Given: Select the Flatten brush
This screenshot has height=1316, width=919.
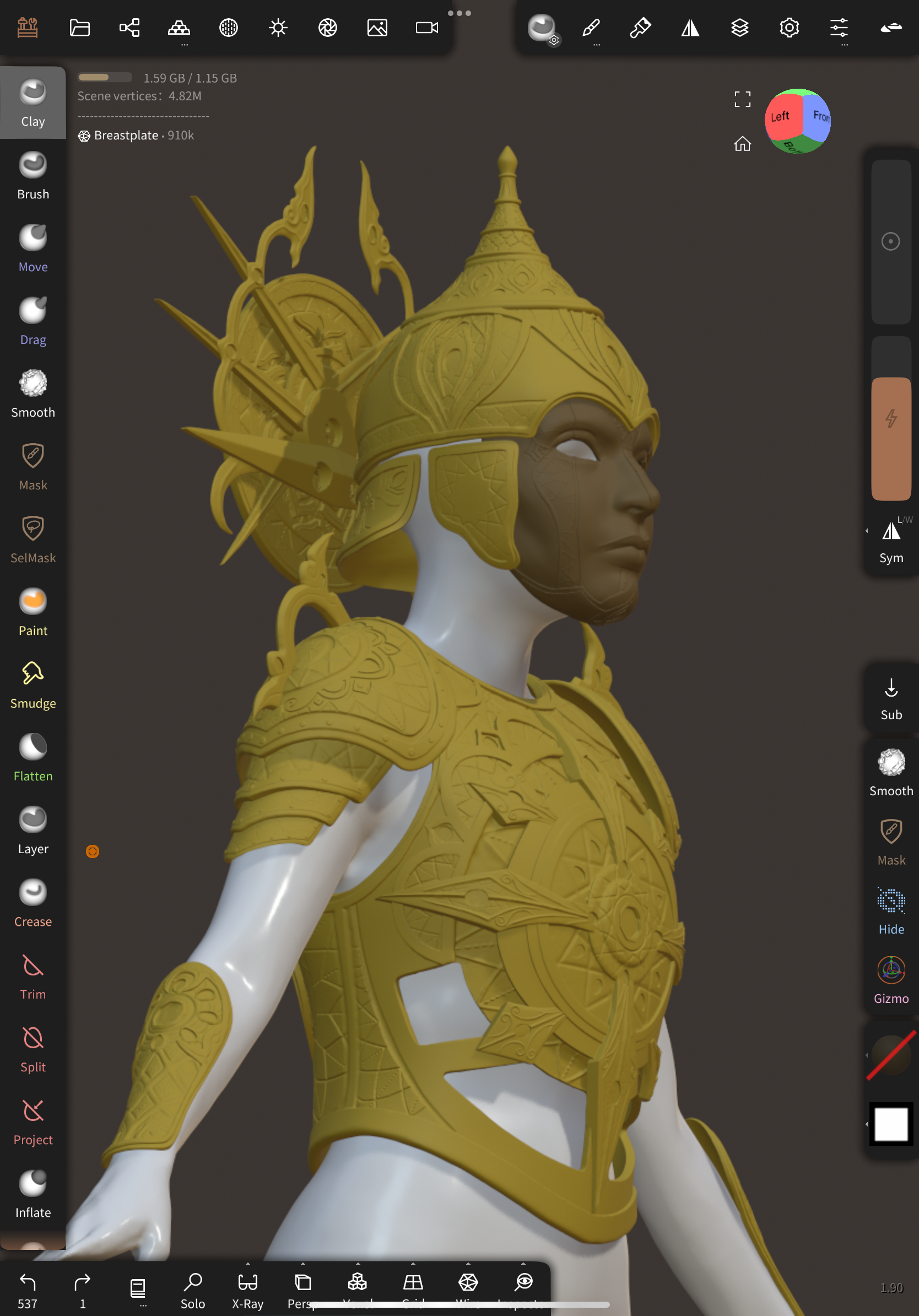Looking at the screenshot, I should pos(33,757).
